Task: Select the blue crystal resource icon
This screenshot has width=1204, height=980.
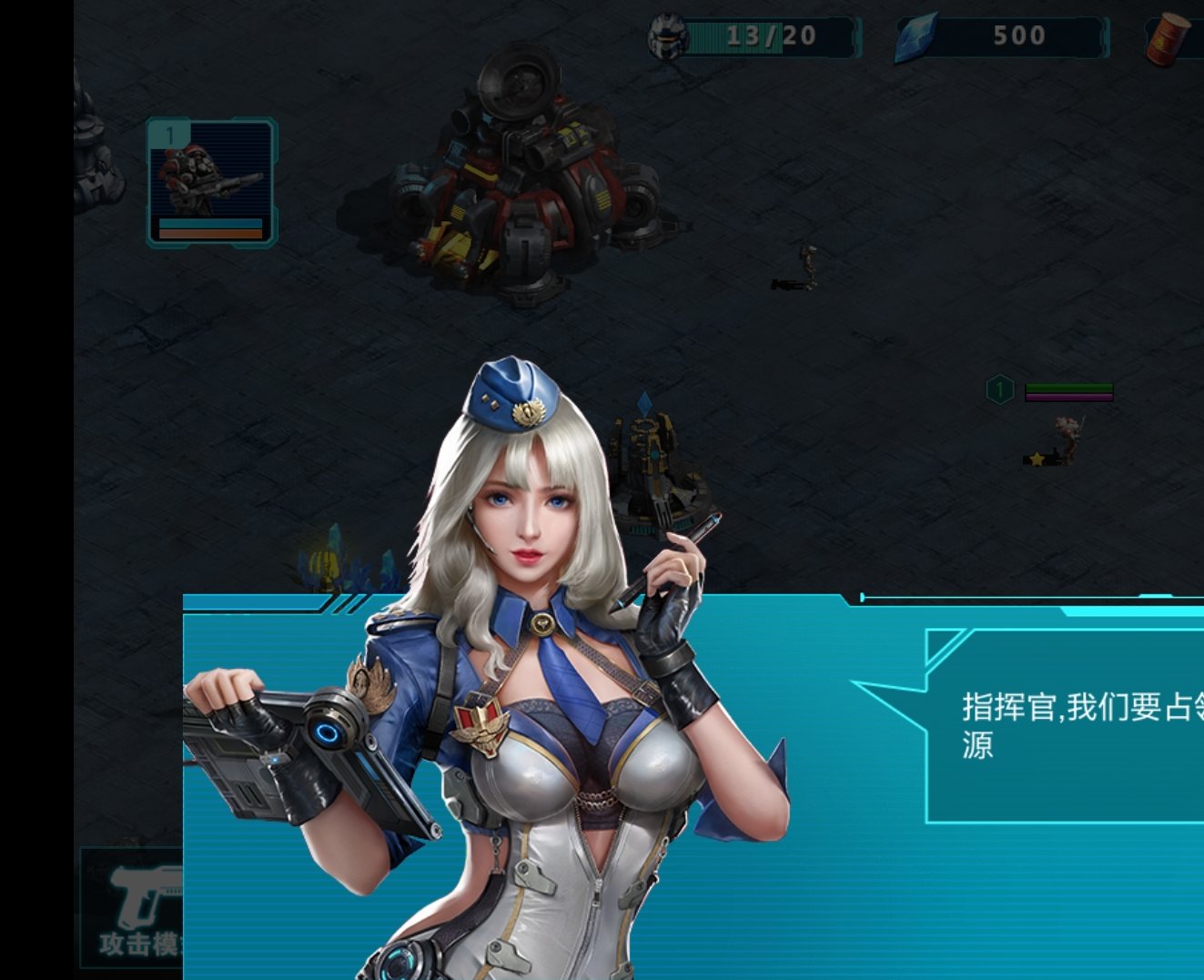Action: coord(913,35)
